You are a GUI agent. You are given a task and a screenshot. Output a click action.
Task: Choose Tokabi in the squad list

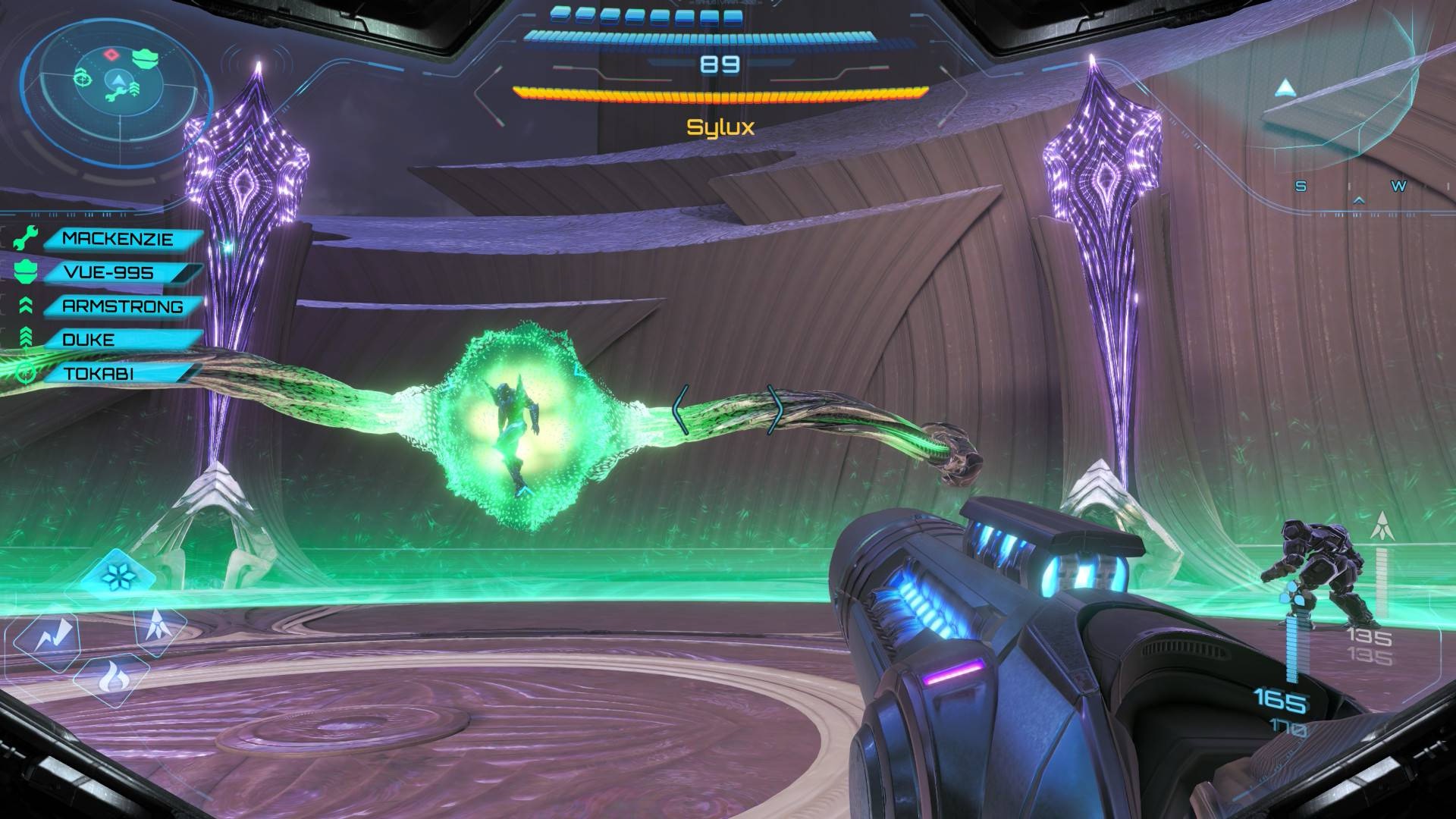tap(99, 373)
